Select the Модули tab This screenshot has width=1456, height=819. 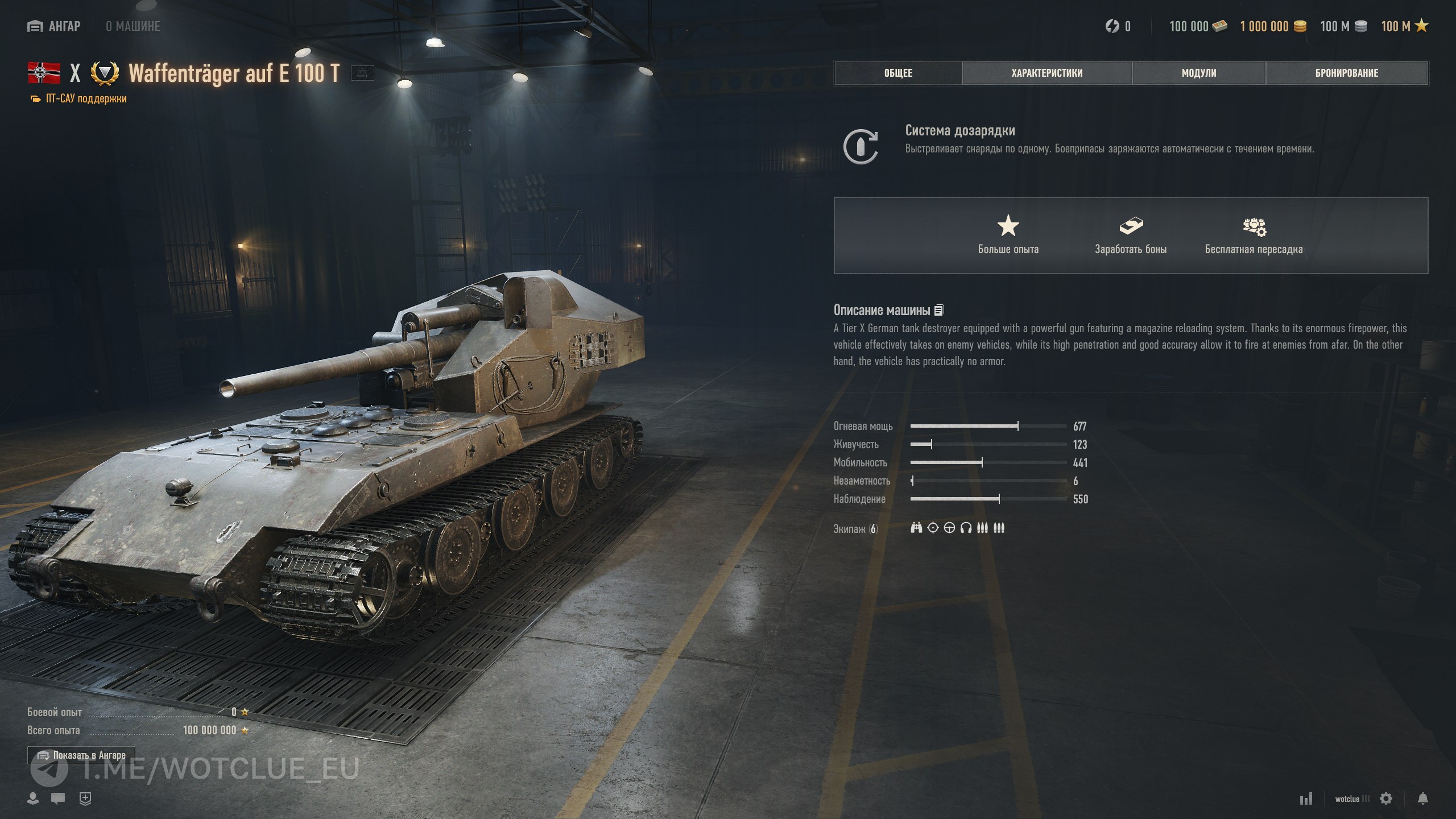point(1198,73)
